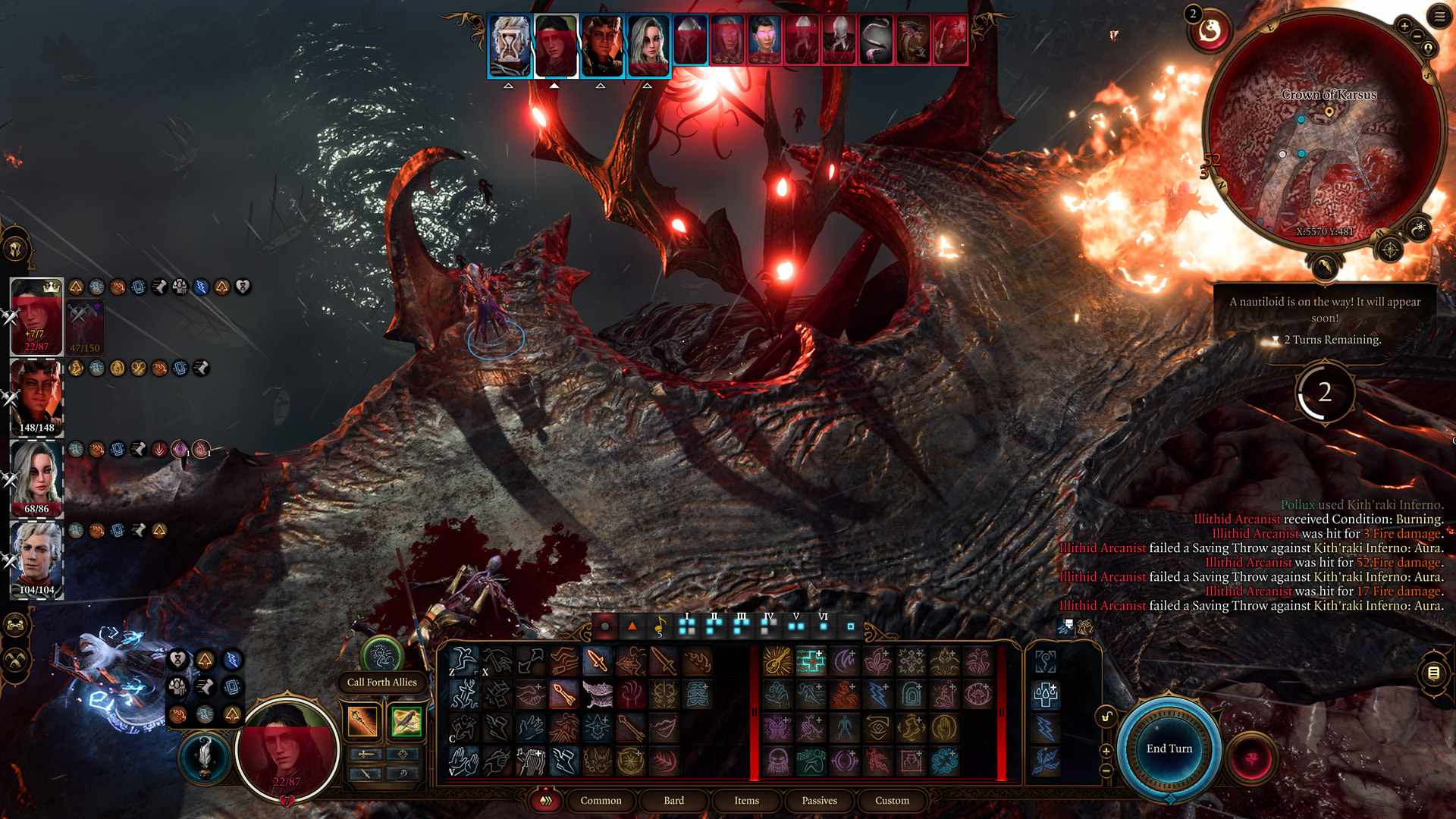This screenshot has height=819, width=1456.
Task: Select the staff weapon slot
Action: 363,721
